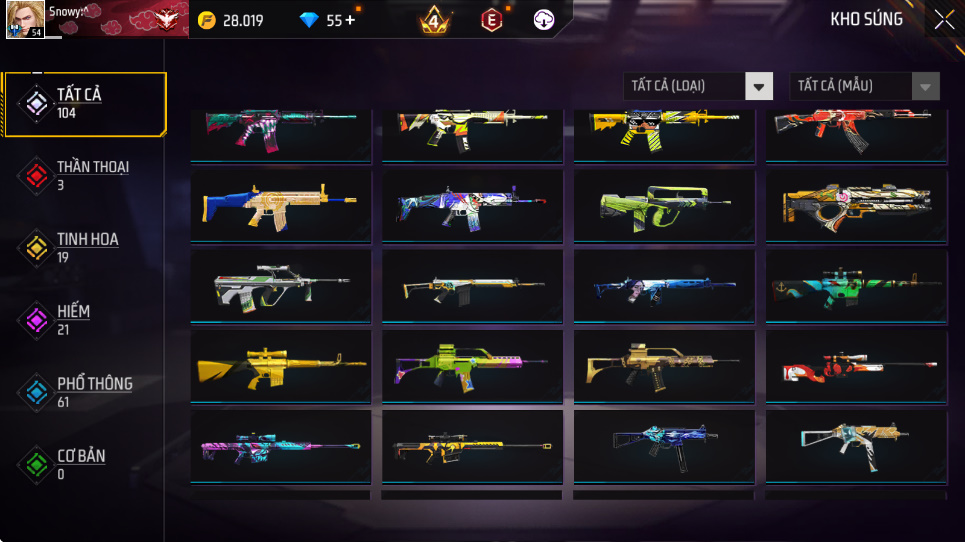Select the red and white sniper skin
The image size is (965, 542).
pyautogui.click(x=856, y=366)
